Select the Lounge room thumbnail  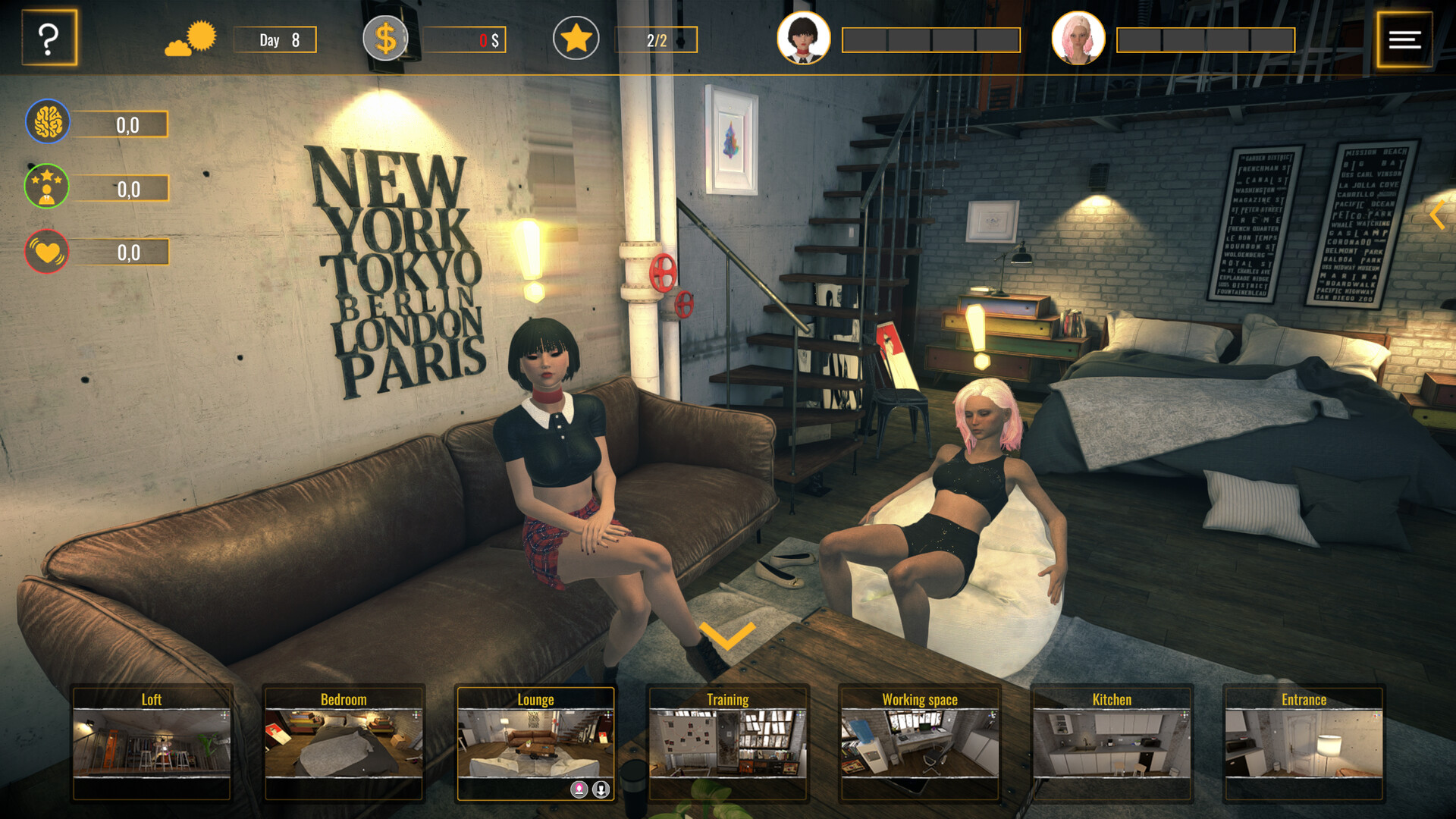[535, 742]
